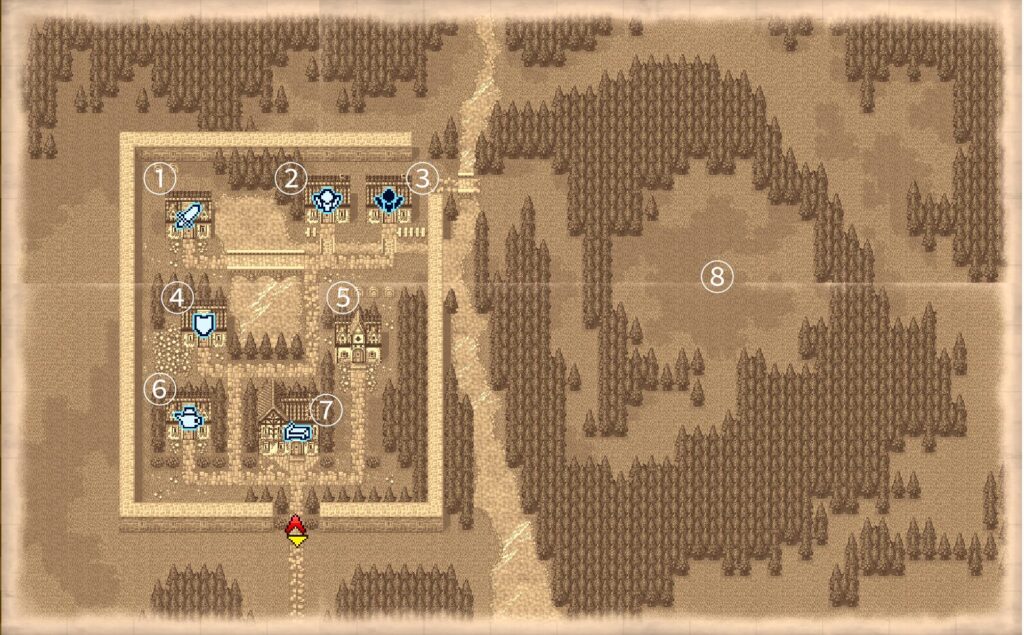Viewport: 1024px width, 635px height.
Task: Select map marker number 7
Action: click(326, 407)
